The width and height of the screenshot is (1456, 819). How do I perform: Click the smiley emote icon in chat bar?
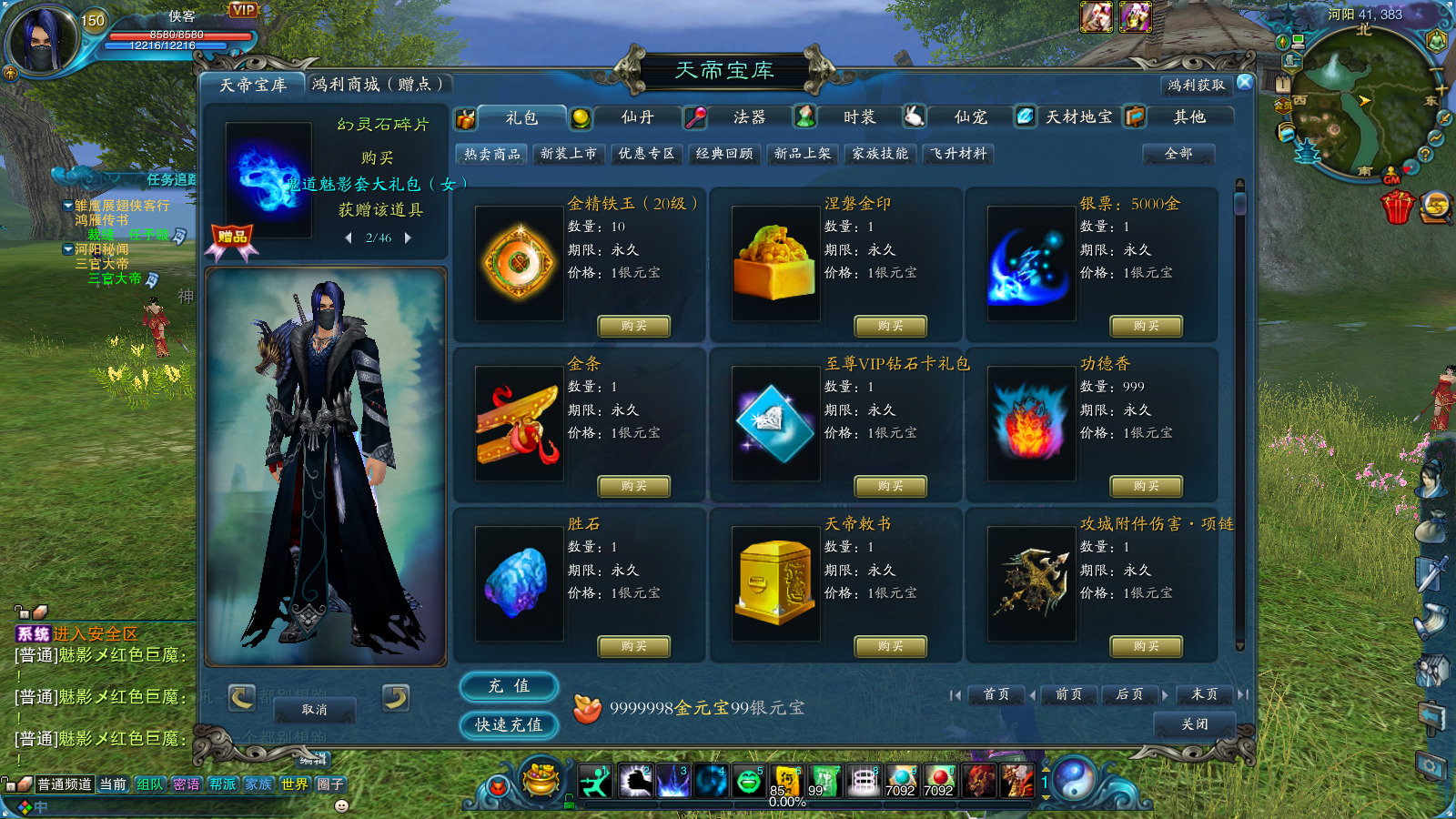coord(341,807)
